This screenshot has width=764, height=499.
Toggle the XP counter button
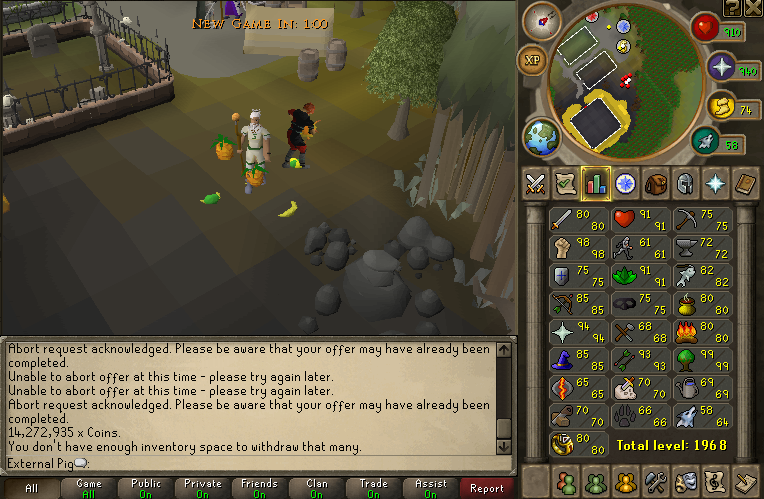click(532, 60)
